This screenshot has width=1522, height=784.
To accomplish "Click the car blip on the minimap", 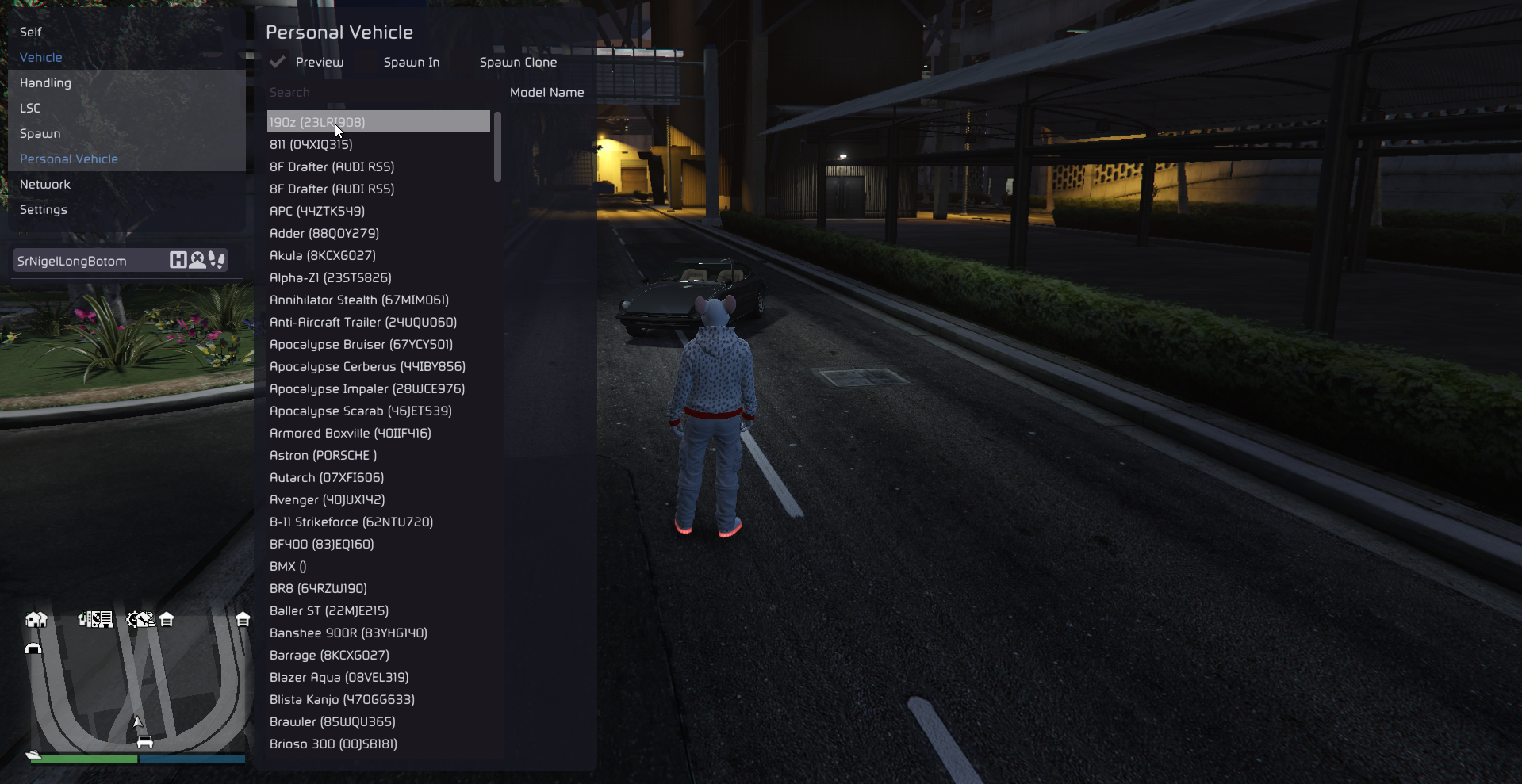I will (x=145, y=741).
